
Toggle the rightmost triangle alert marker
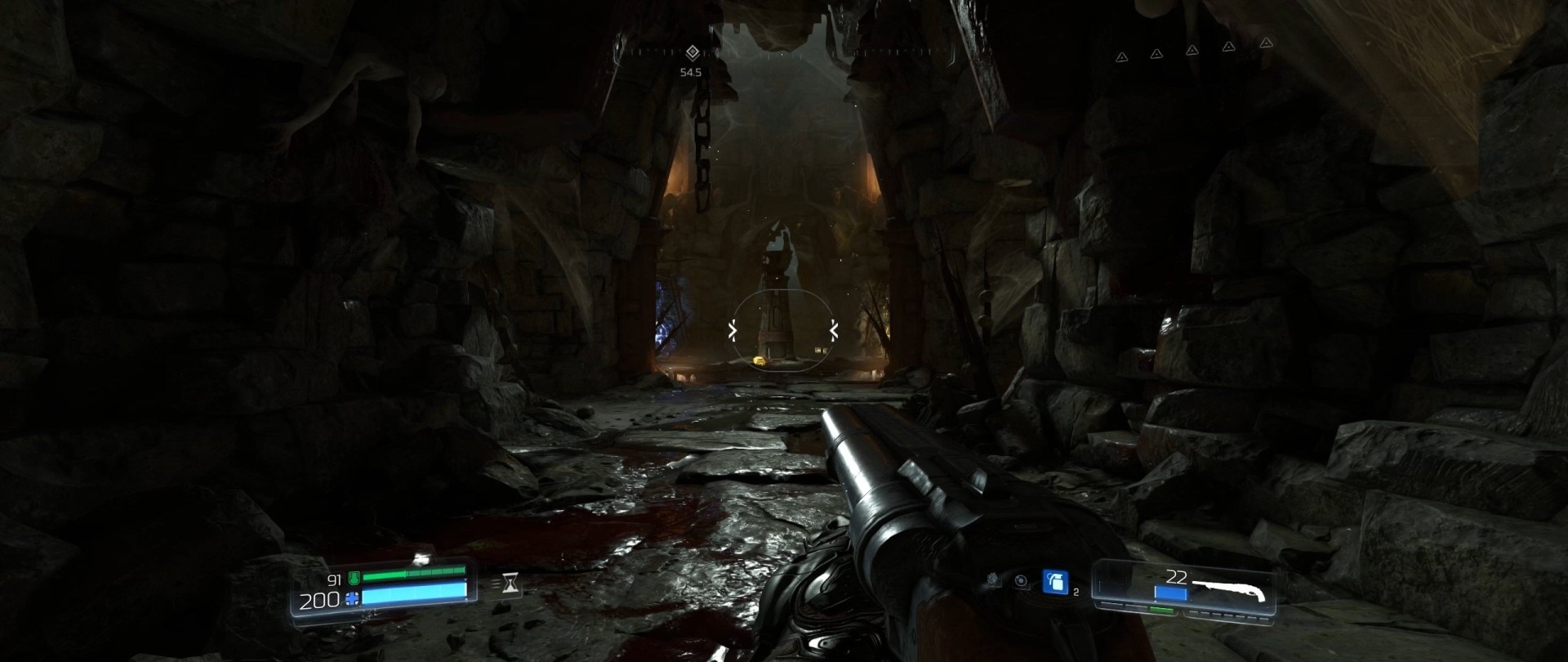click(x=1267, y=43)
